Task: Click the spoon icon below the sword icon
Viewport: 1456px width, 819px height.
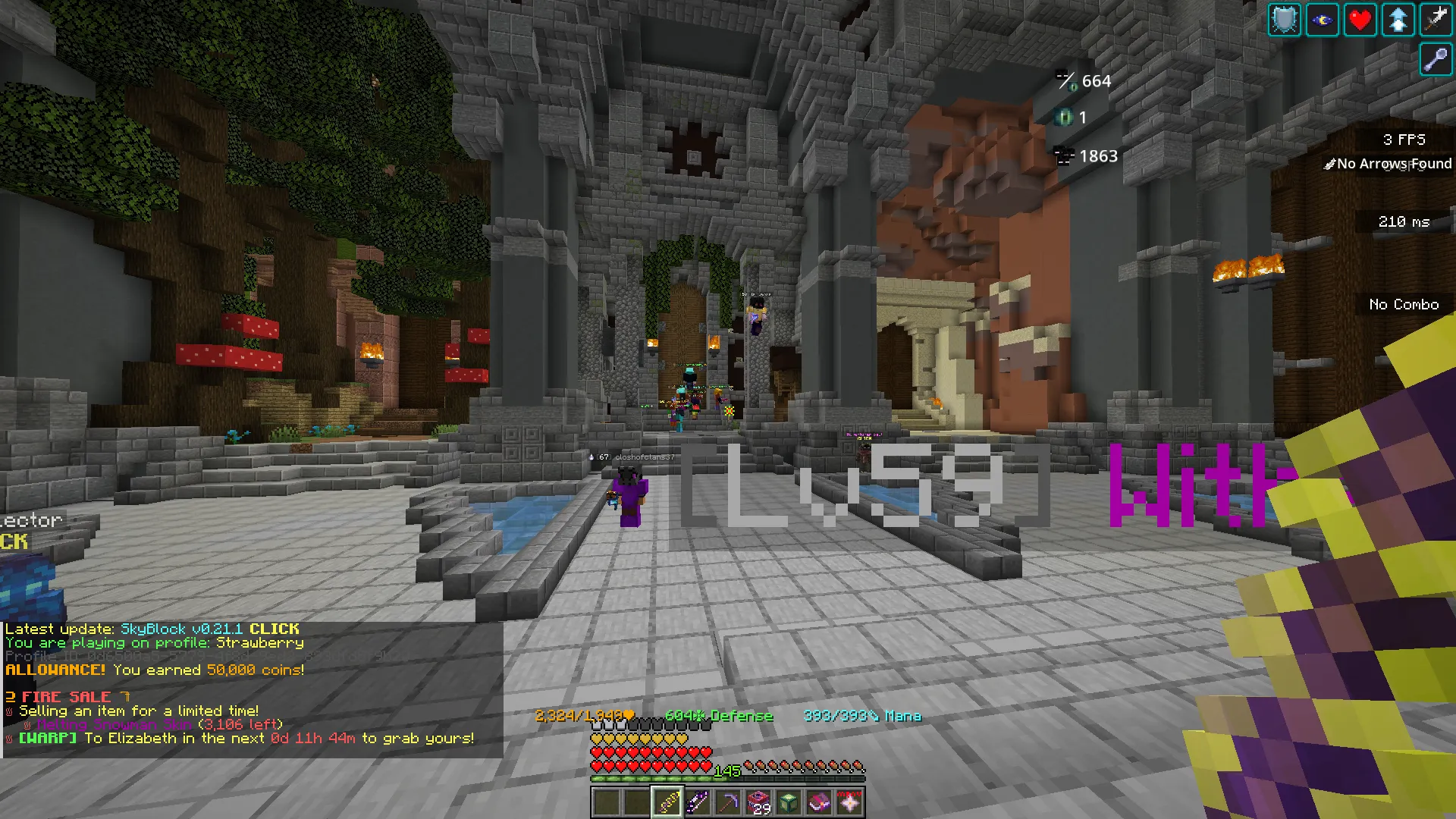Action: tap(1436, 59)
